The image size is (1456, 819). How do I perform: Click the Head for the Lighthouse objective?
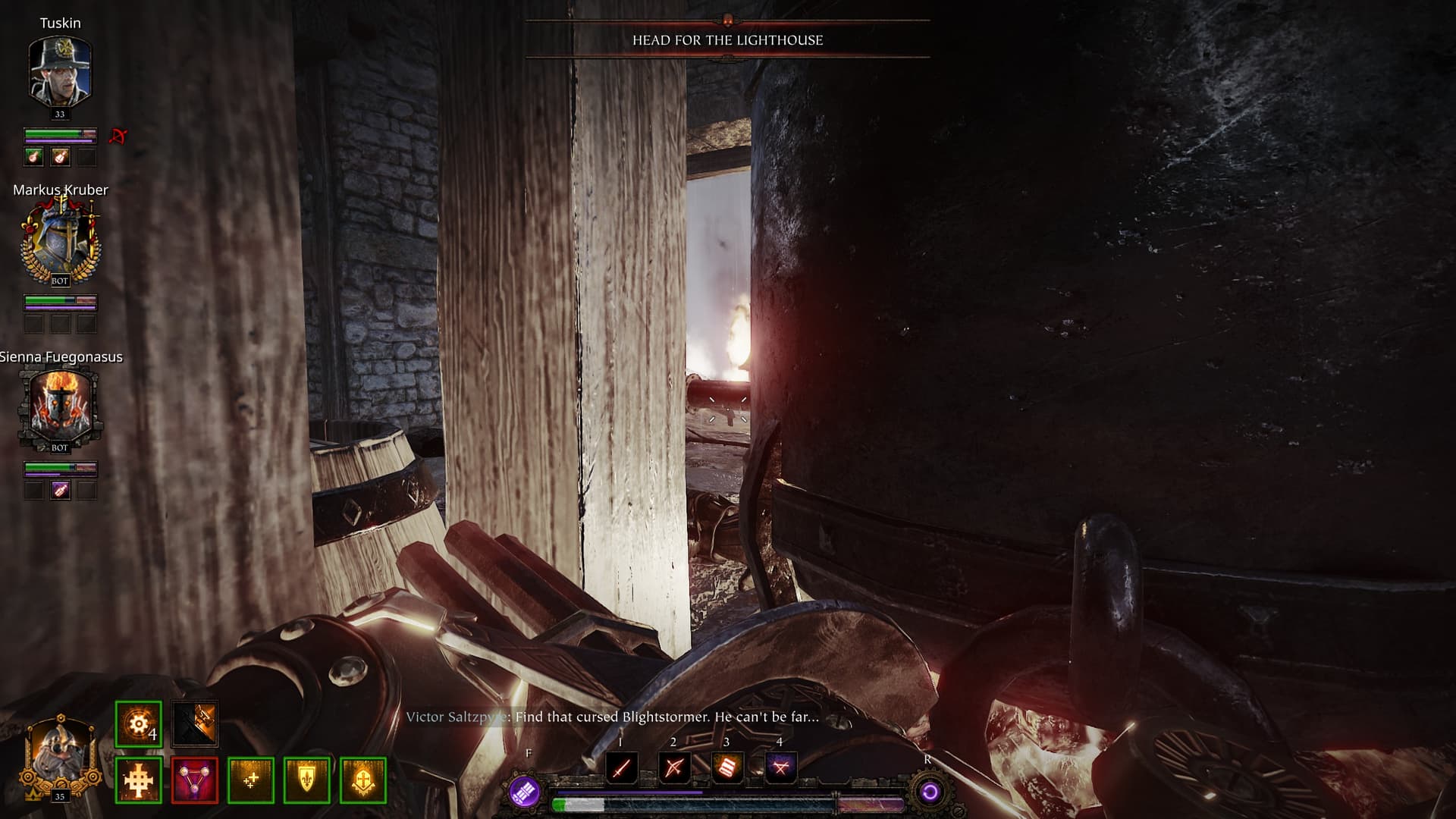click(x=727, y=40)
